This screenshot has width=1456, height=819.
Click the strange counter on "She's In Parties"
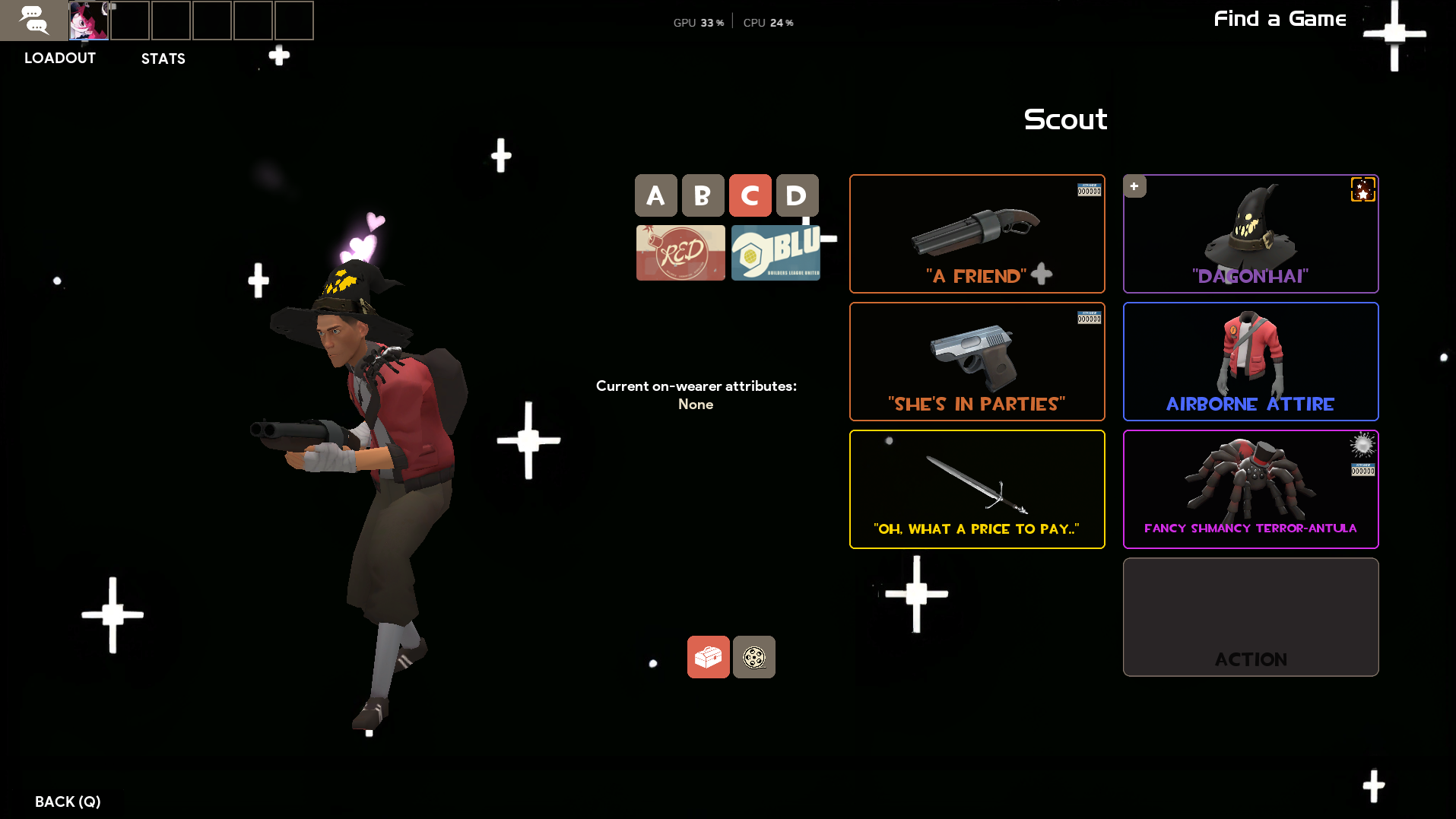tap(1088, 317)
